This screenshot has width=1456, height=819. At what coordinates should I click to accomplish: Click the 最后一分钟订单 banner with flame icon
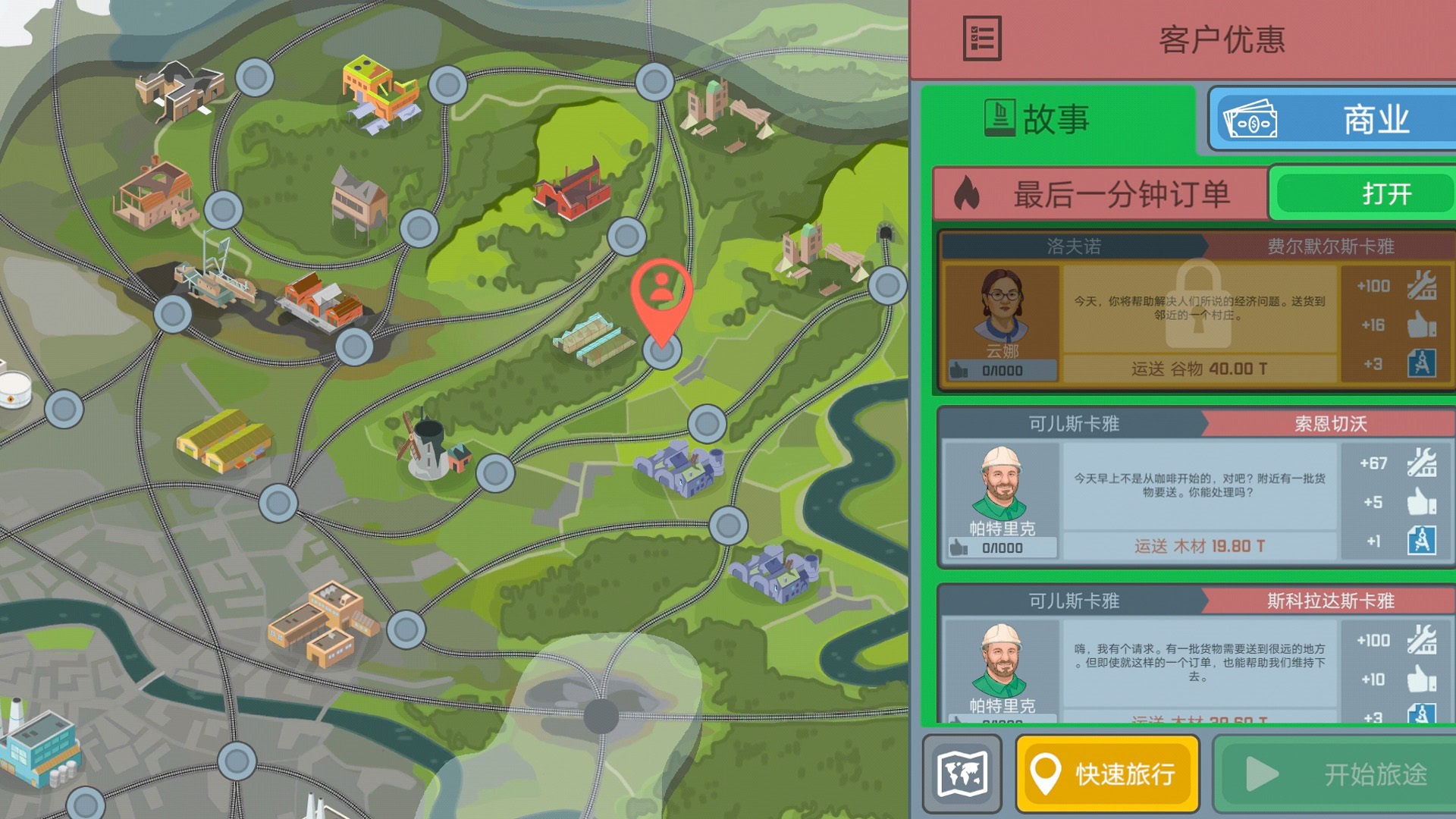[x=1101, y=194]
